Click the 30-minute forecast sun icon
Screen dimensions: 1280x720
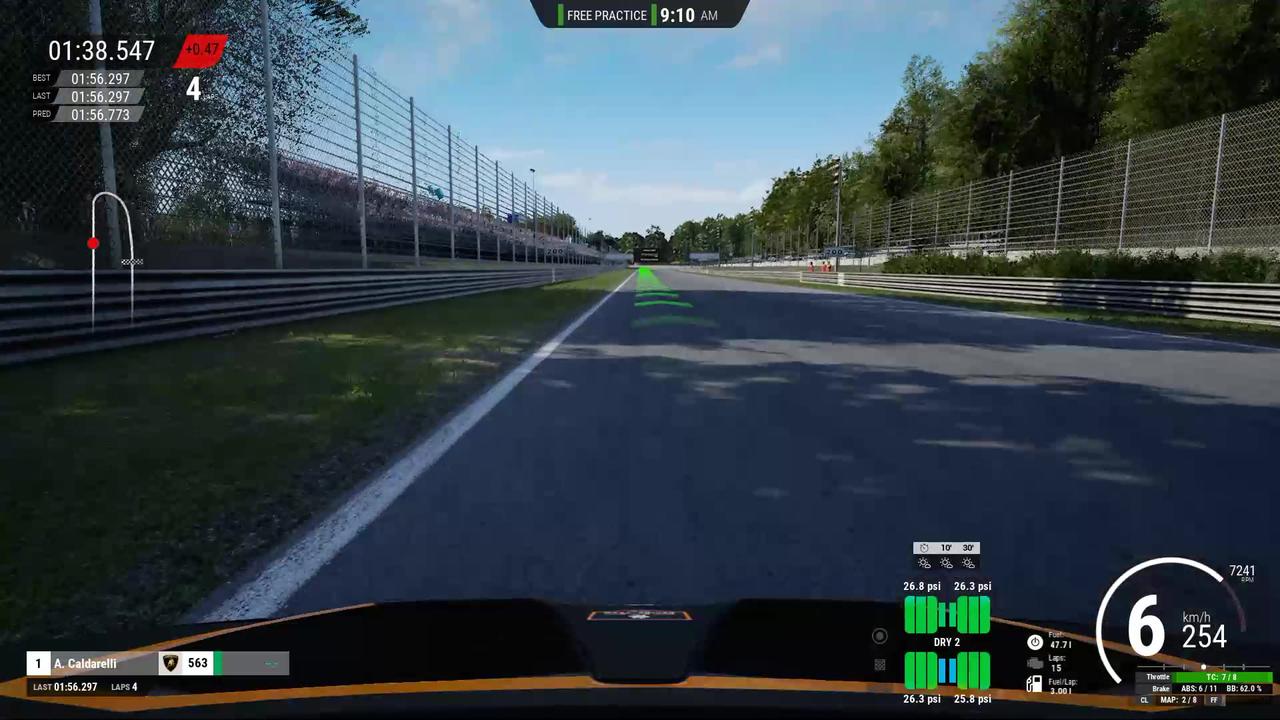tap(968, 563)
